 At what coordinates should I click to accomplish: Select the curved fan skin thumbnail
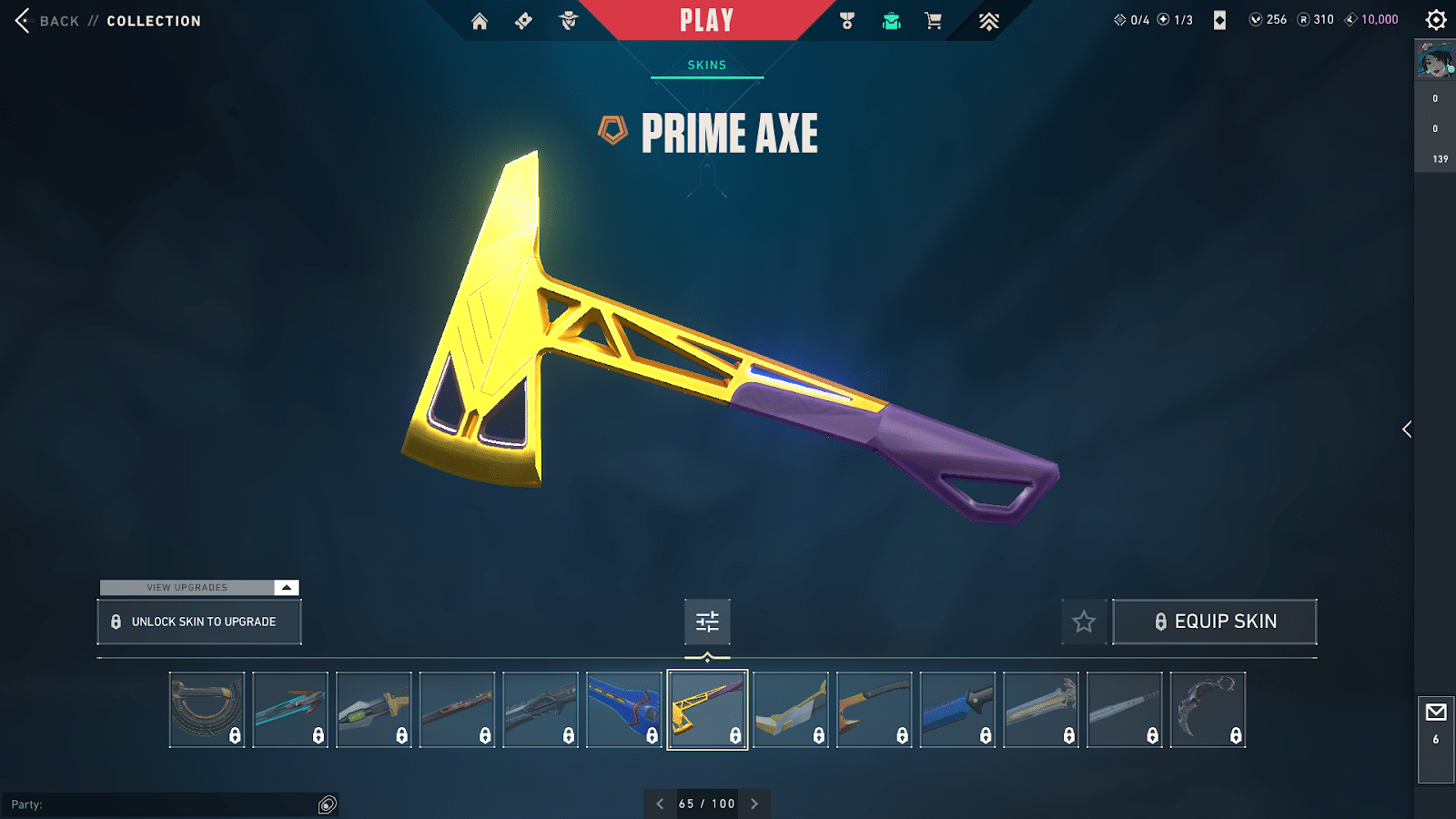207,710
